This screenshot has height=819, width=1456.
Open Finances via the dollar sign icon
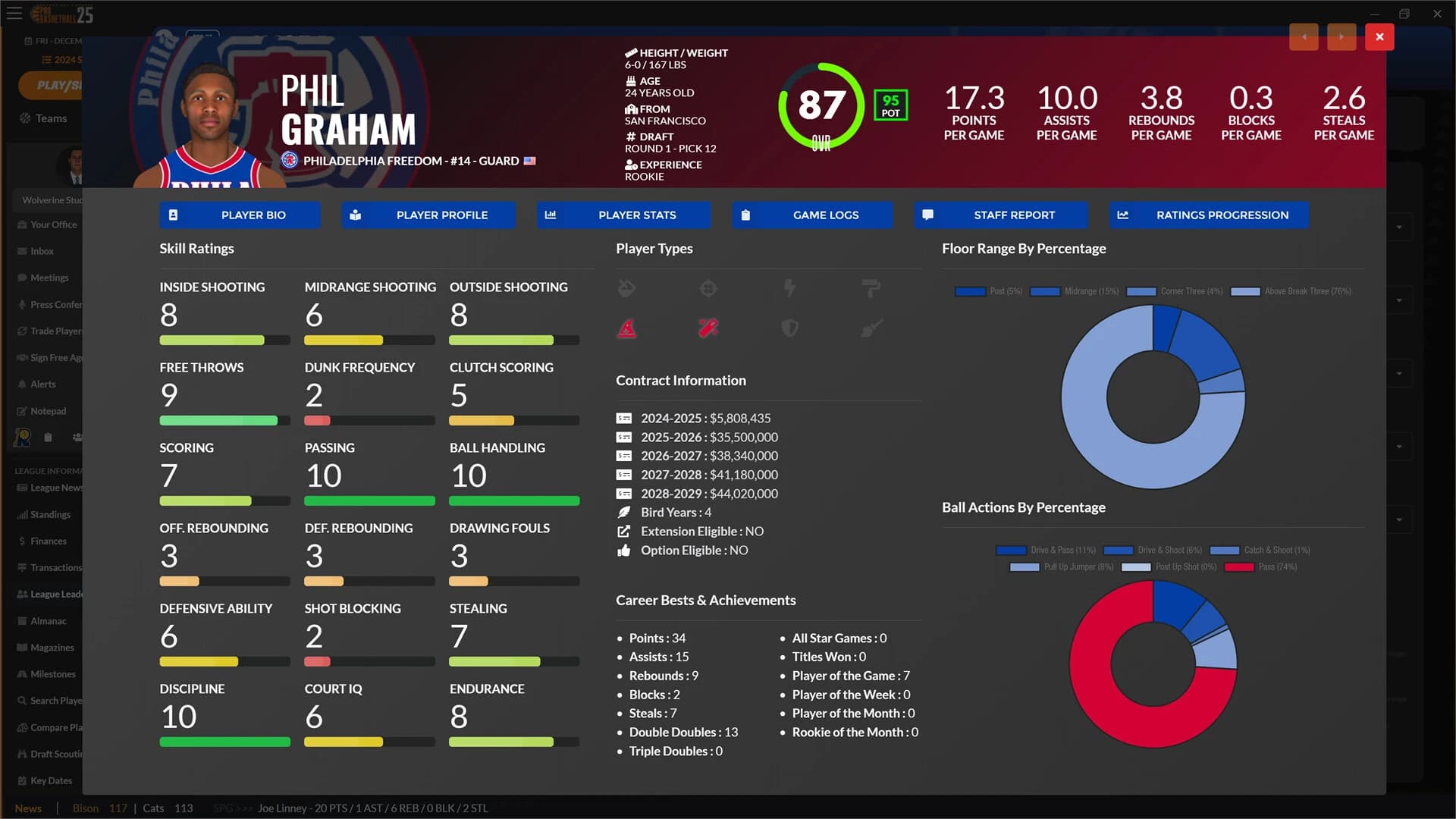[22, 541]
